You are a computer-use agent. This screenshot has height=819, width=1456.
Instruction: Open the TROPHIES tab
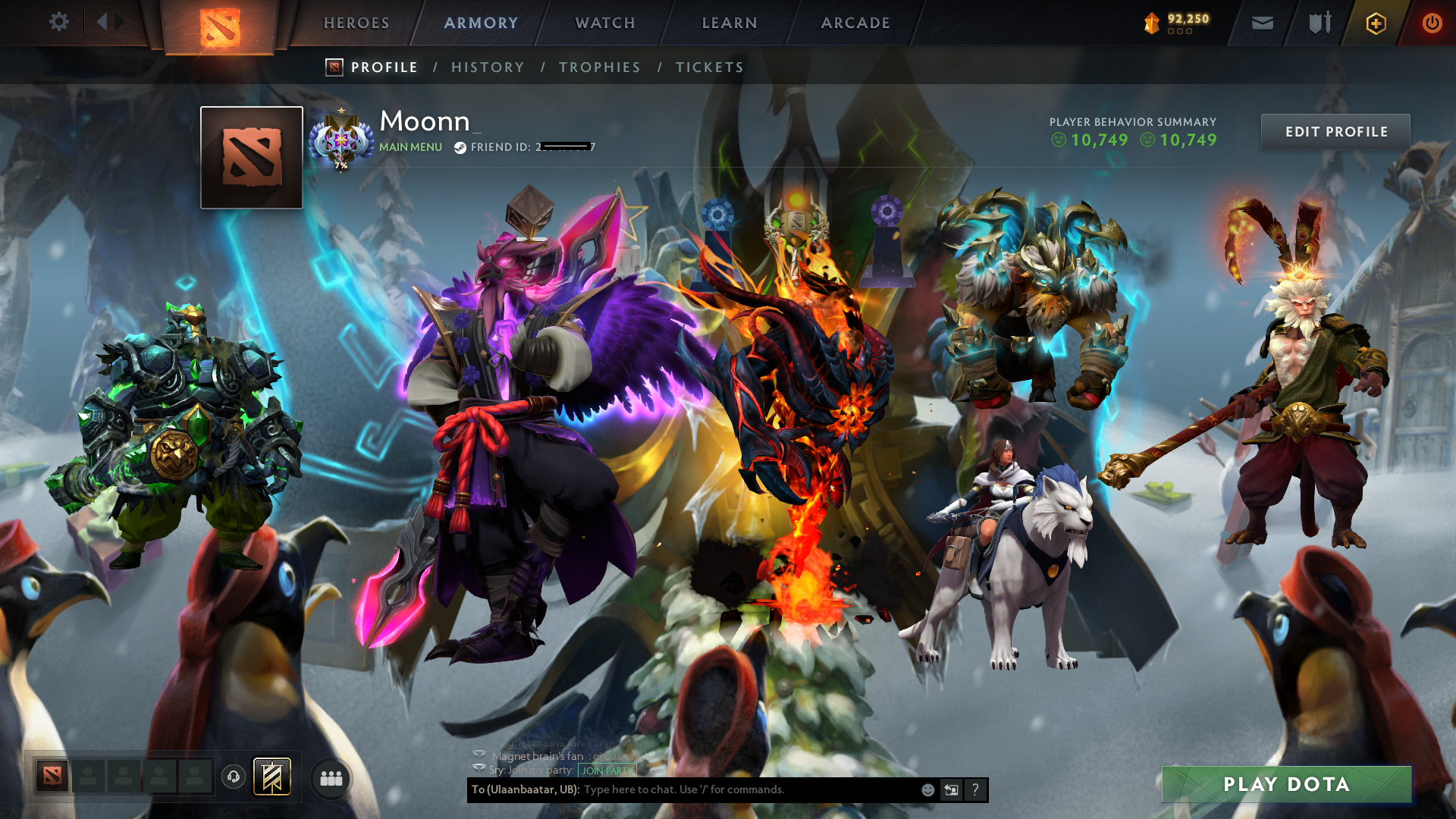[x=599, y=67]
